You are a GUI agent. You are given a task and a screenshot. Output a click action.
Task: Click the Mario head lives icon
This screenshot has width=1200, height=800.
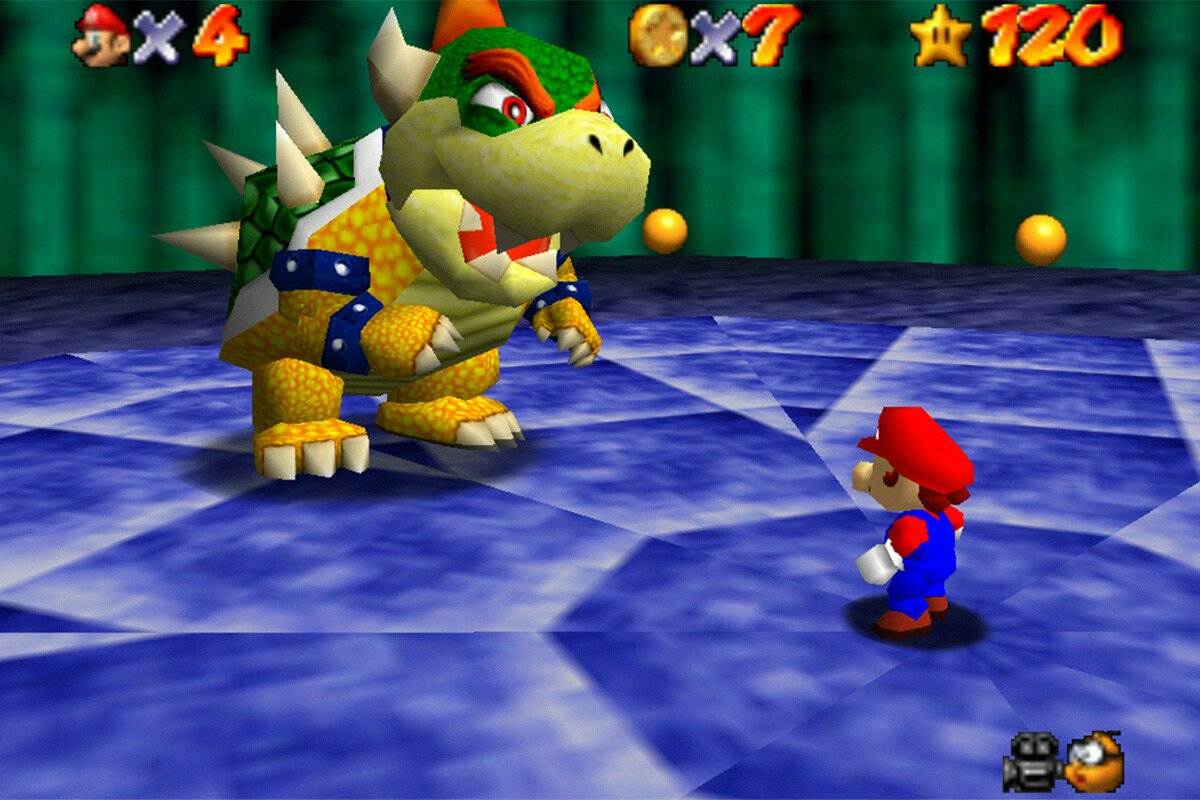pos(101,35)
